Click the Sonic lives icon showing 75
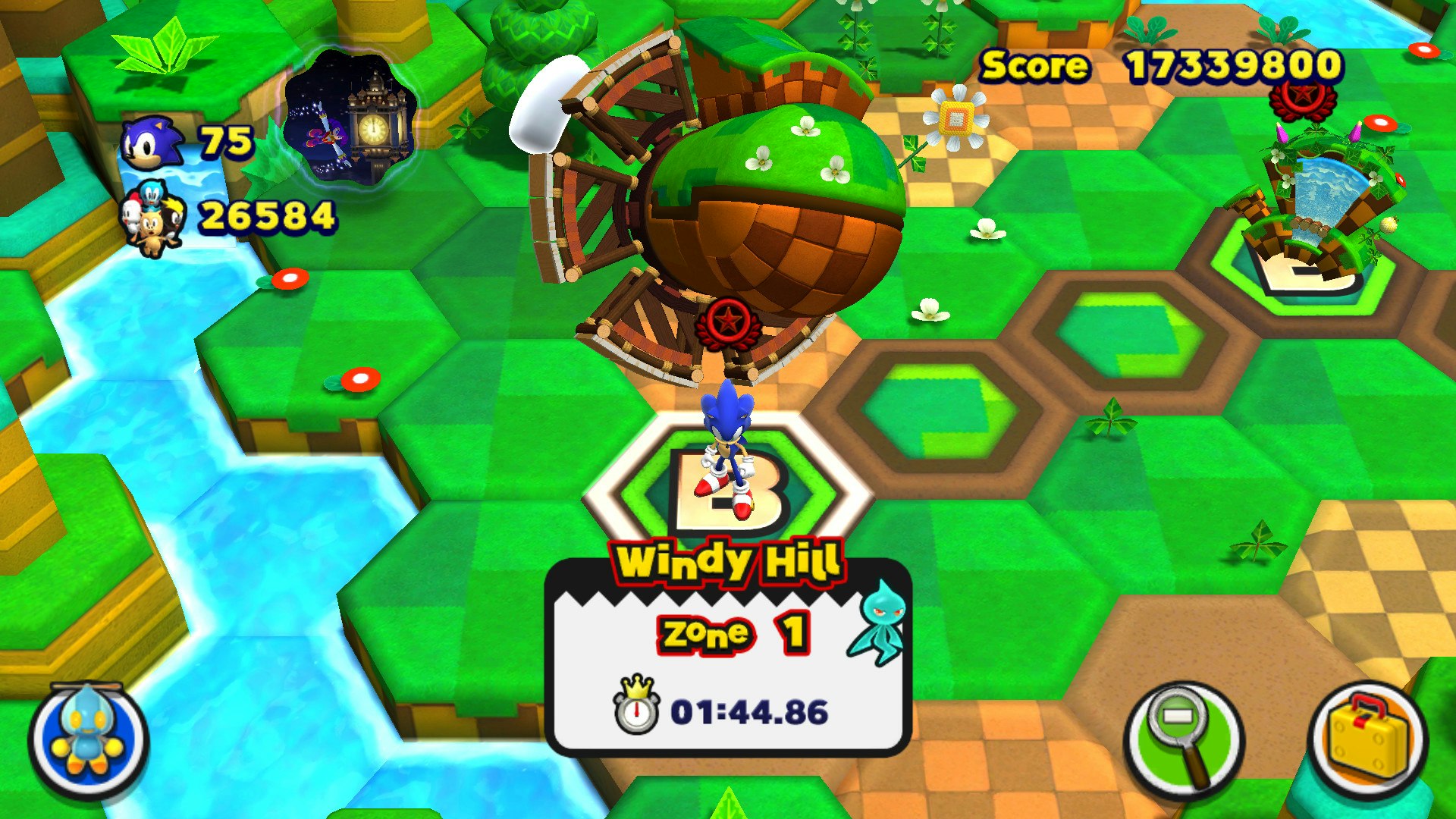 (x=152, y=144)
